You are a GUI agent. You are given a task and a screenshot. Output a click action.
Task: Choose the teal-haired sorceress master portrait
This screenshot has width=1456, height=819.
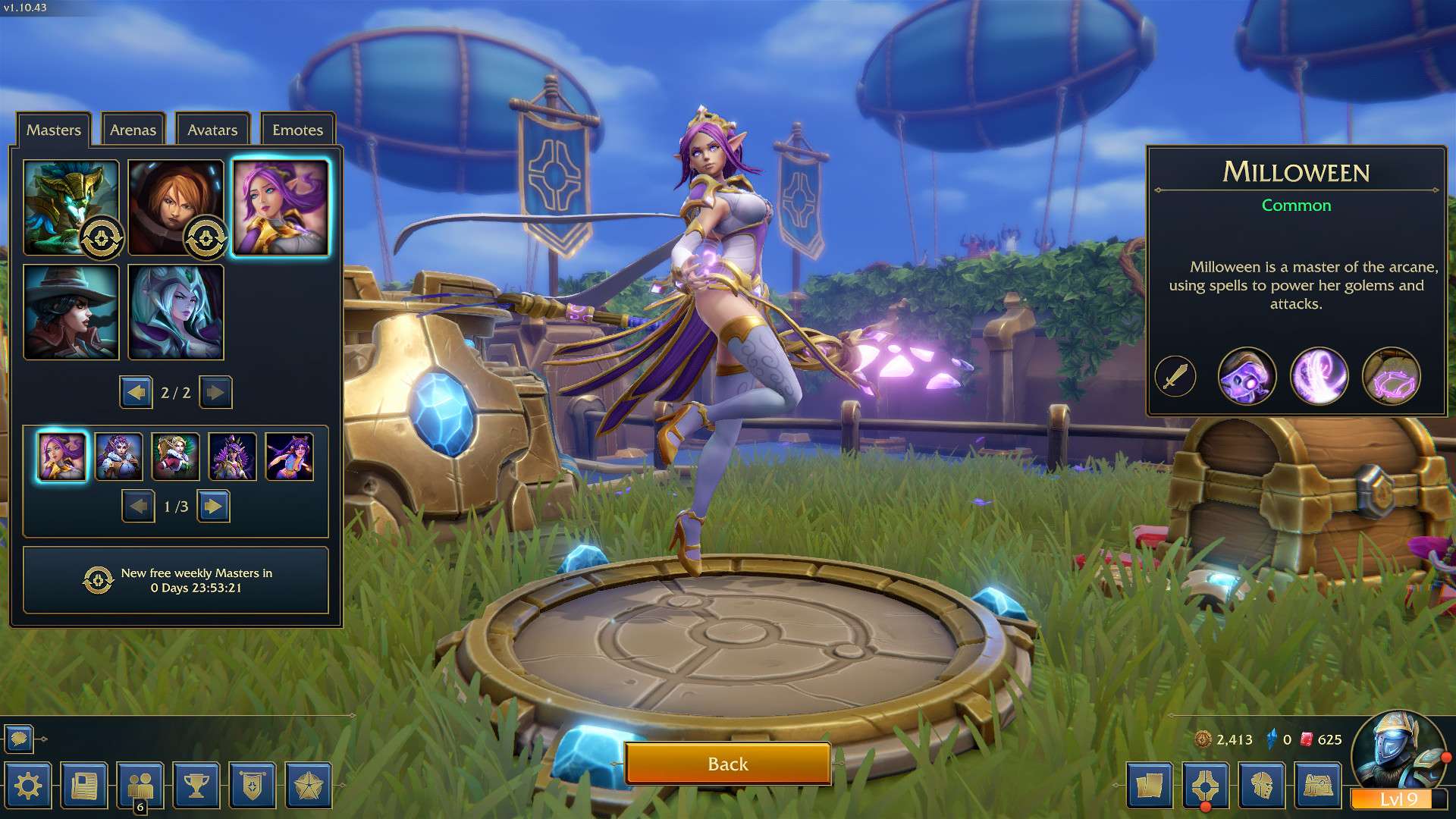point(175,312)
